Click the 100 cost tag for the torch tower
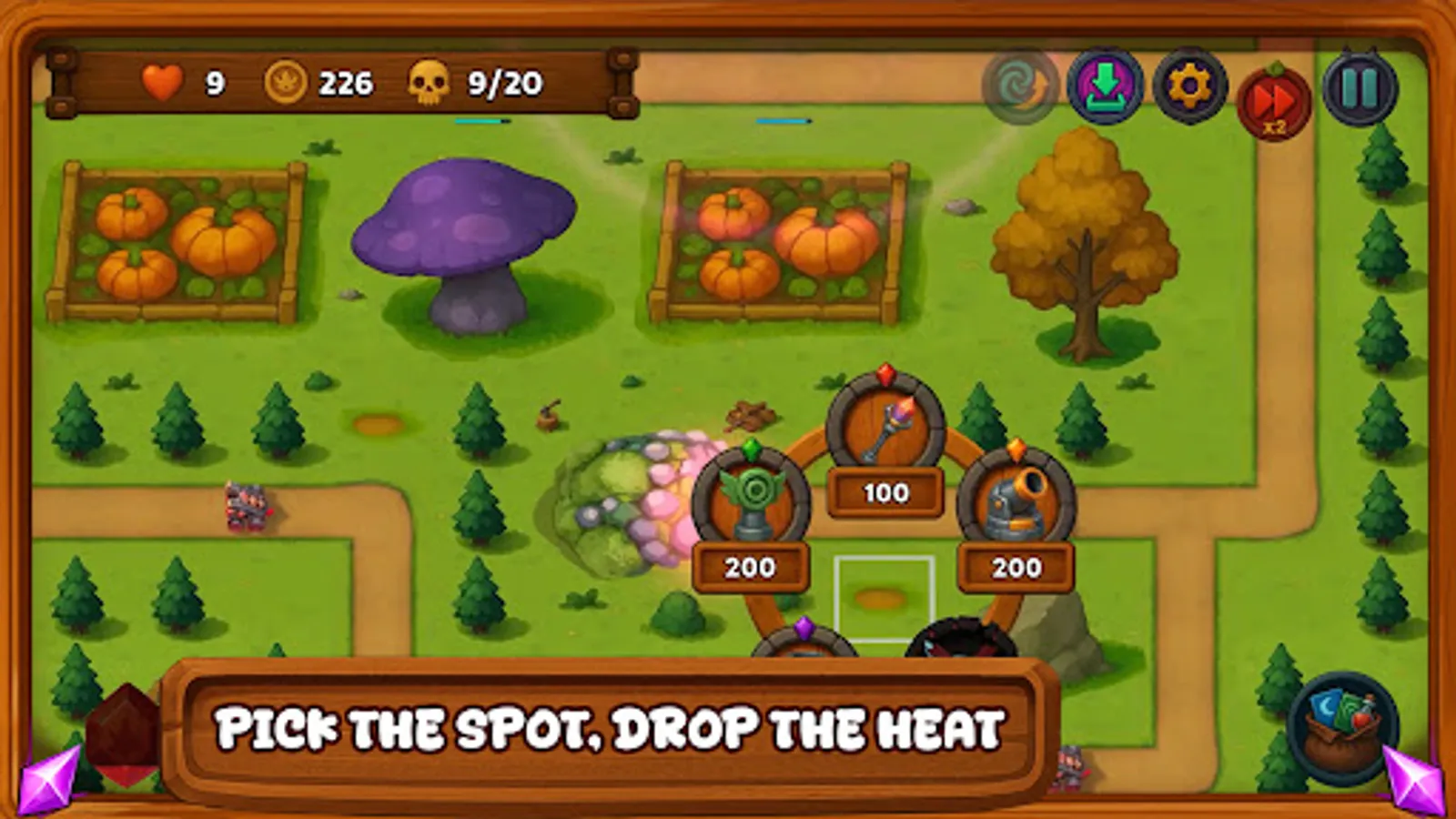Viewport: 1456px width, 819px height. [x=887, y=491]
